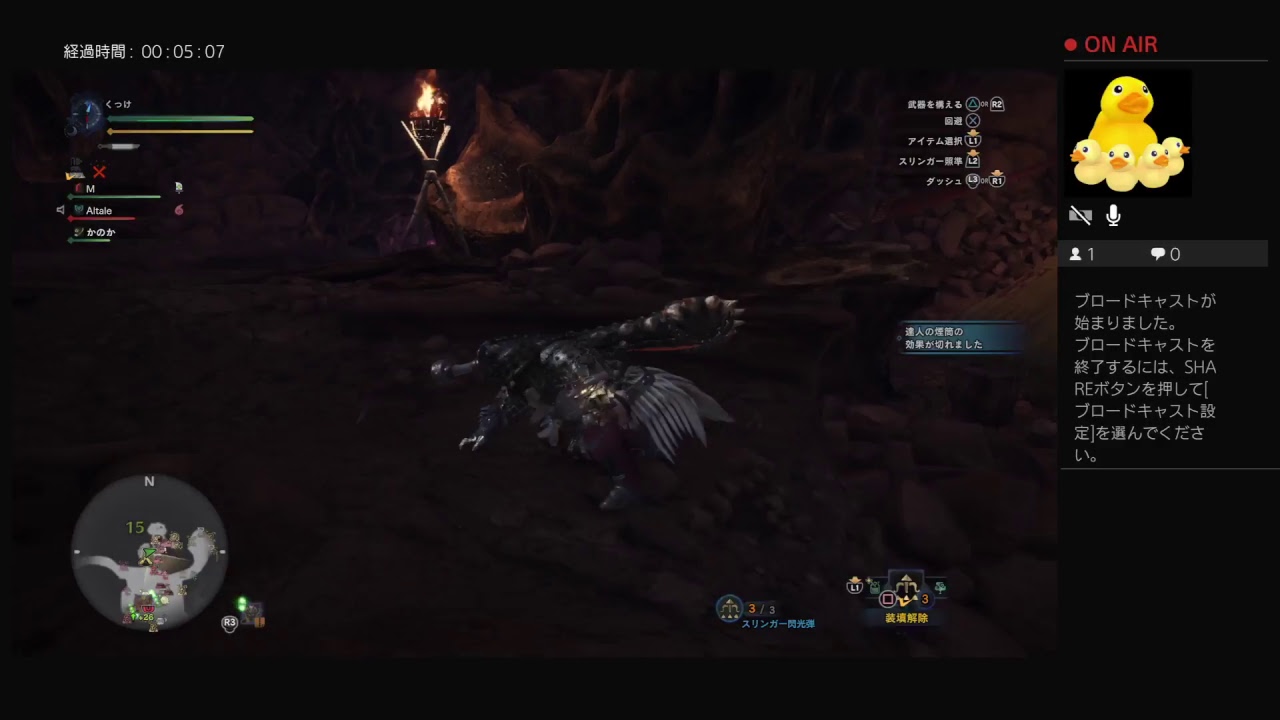Click the yellow arrow above the L1 item icon
This screenshot has width=1280, height=720.
point(854,579)
